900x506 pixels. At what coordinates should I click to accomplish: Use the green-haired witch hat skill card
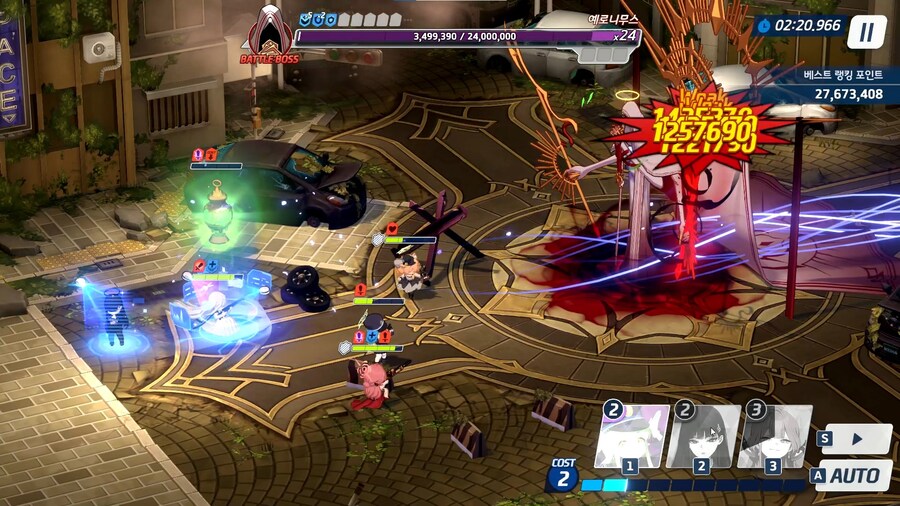click(x=631, y=437)
